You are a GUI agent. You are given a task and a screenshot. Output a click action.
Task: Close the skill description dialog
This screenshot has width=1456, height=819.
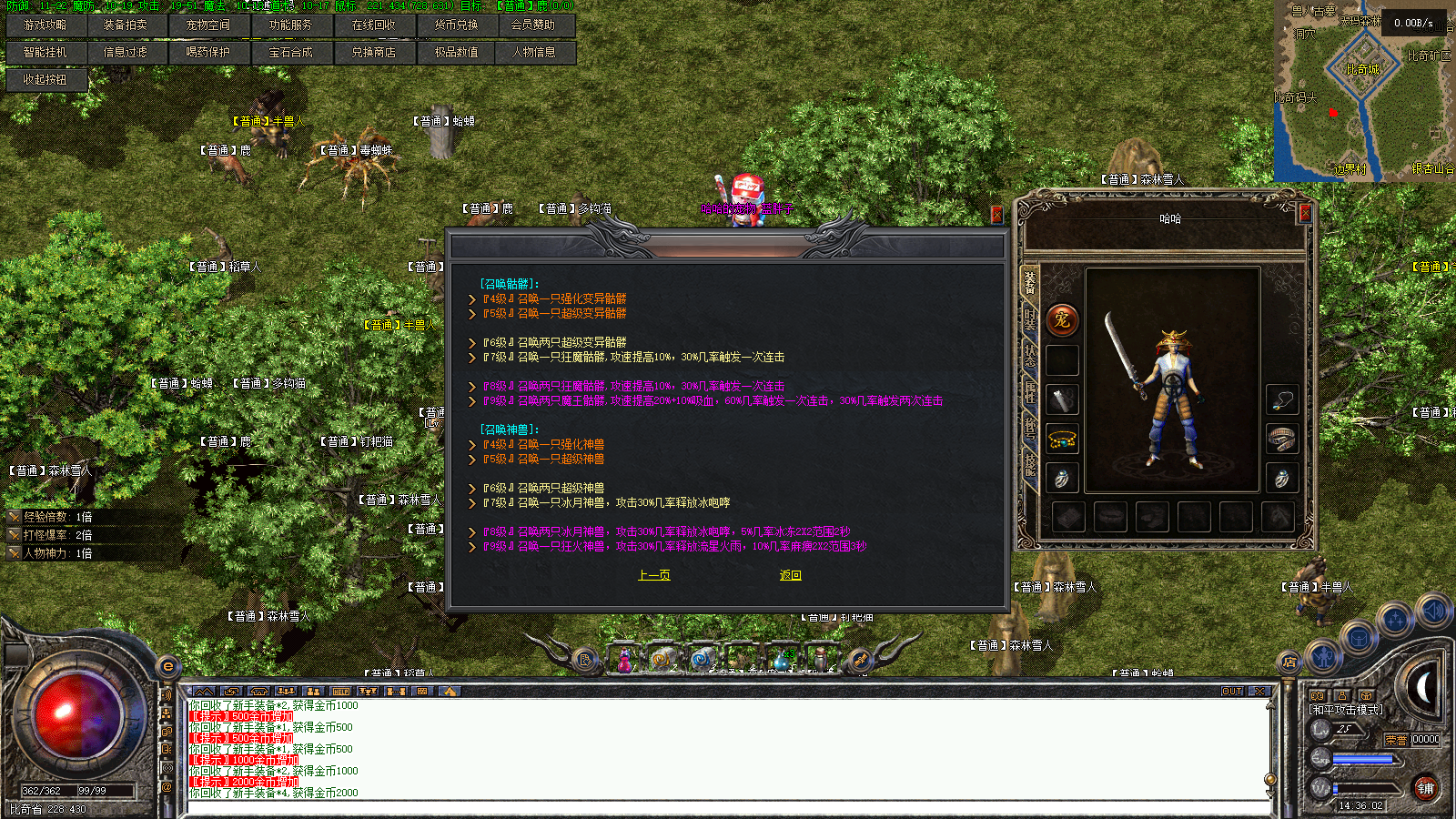point(996,214)
